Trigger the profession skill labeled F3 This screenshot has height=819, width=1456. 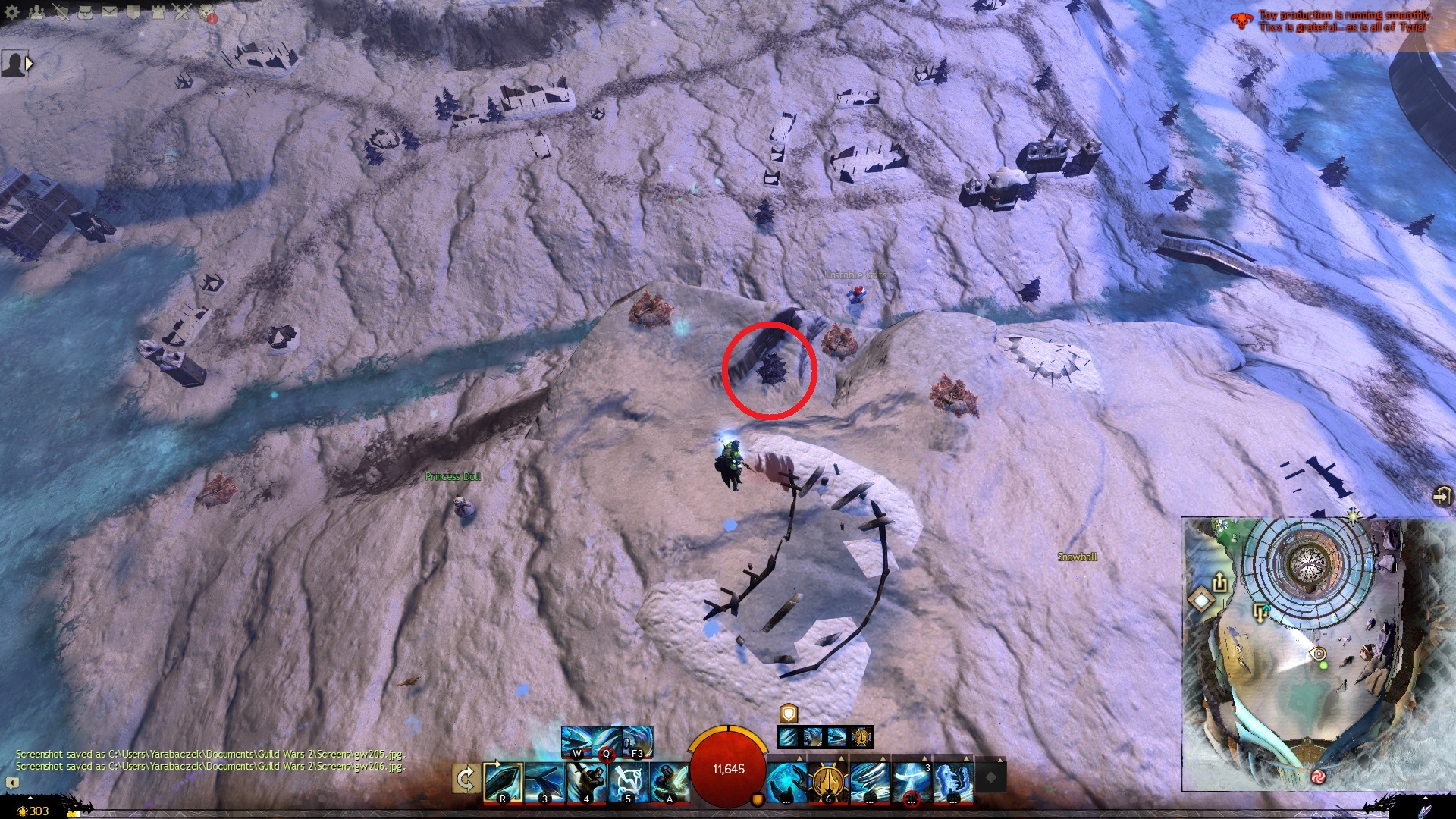[x=637, y=741]
